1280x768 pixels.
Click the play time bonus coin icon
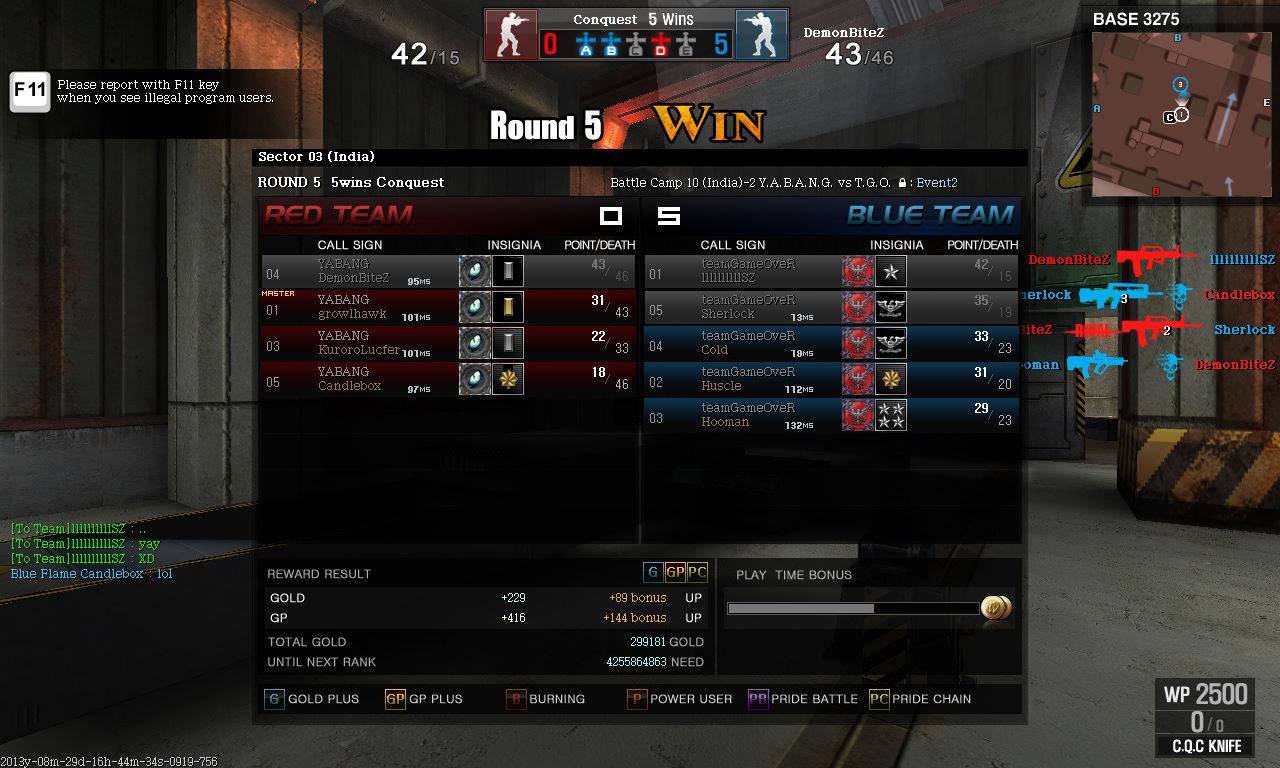point(995,607)
